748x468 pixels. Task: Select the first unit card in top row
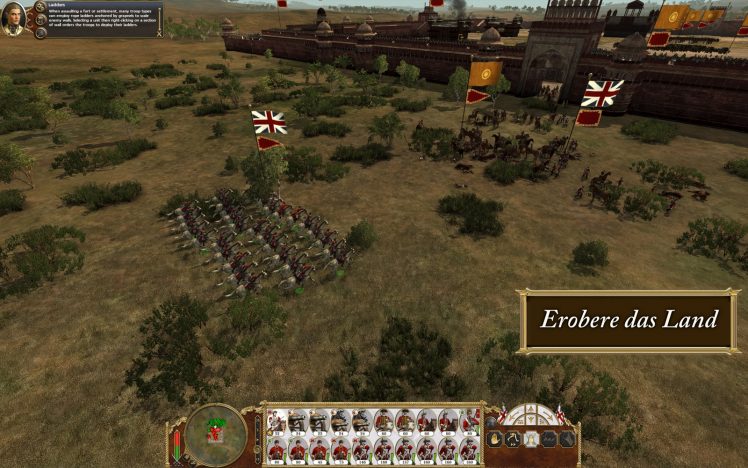click(275, 422)
